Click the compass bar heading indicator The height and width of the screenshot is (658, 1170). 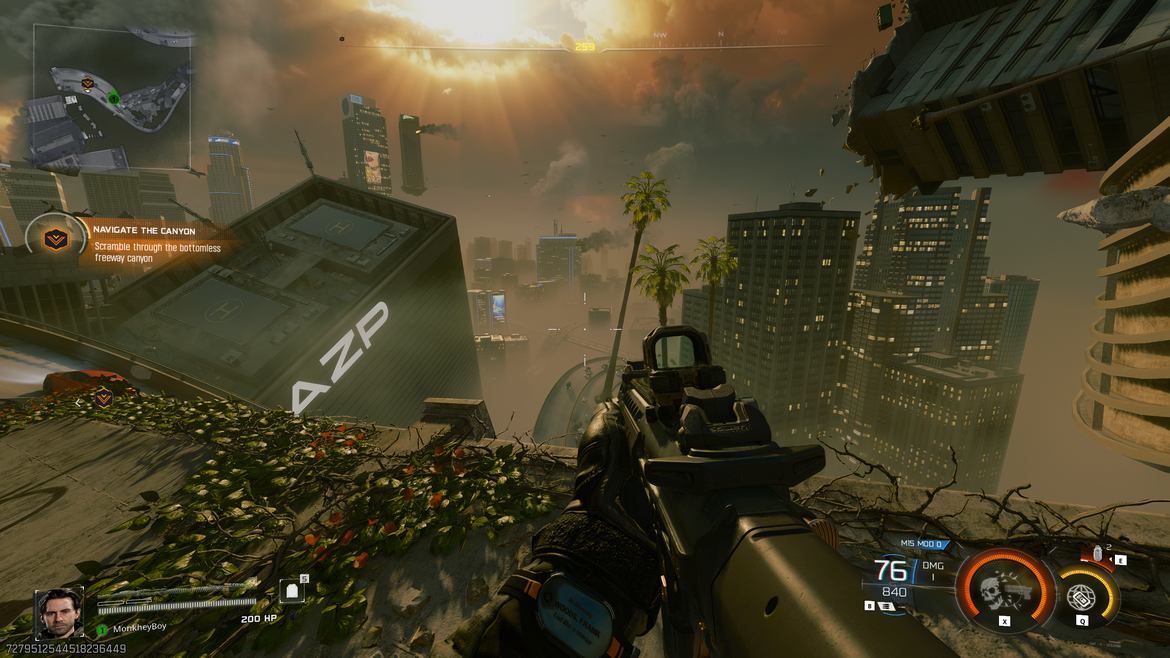coord(585,46)
